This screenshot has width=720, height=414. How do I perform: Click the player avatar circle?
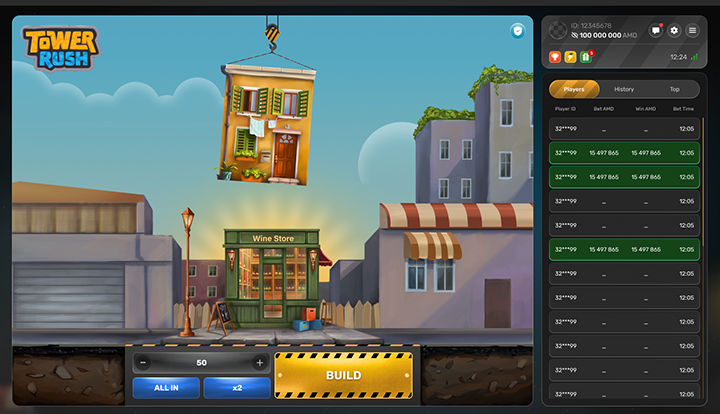tap(558, 30)
